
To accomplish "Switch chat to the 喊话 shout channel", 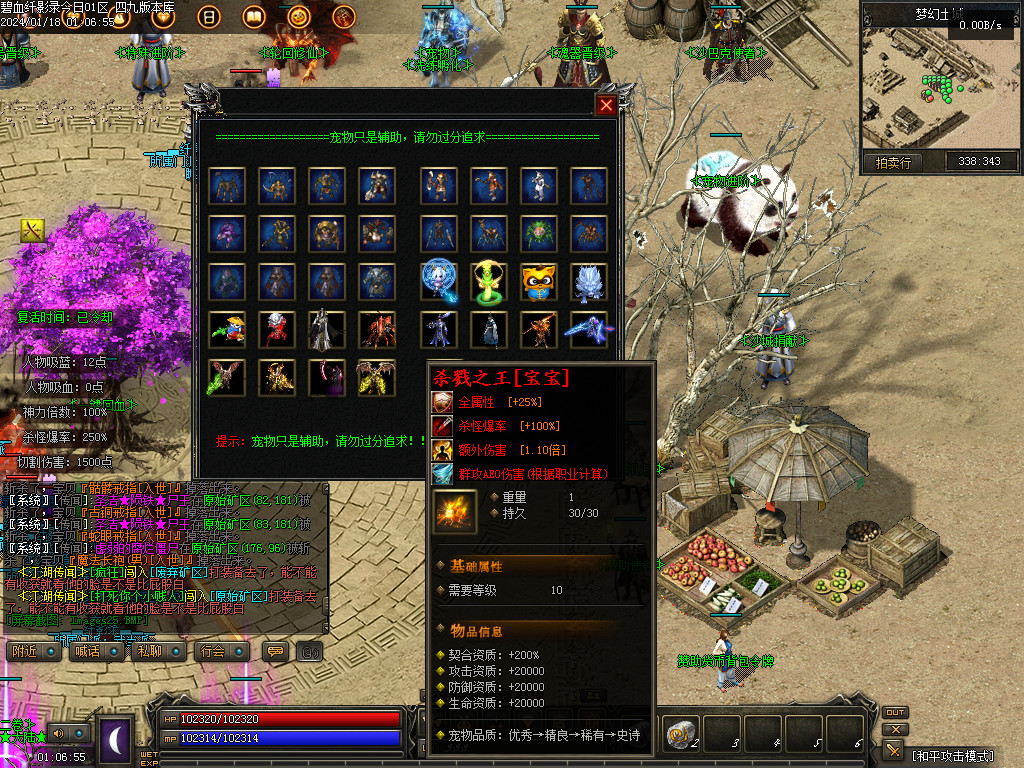I will pos(98,651).
